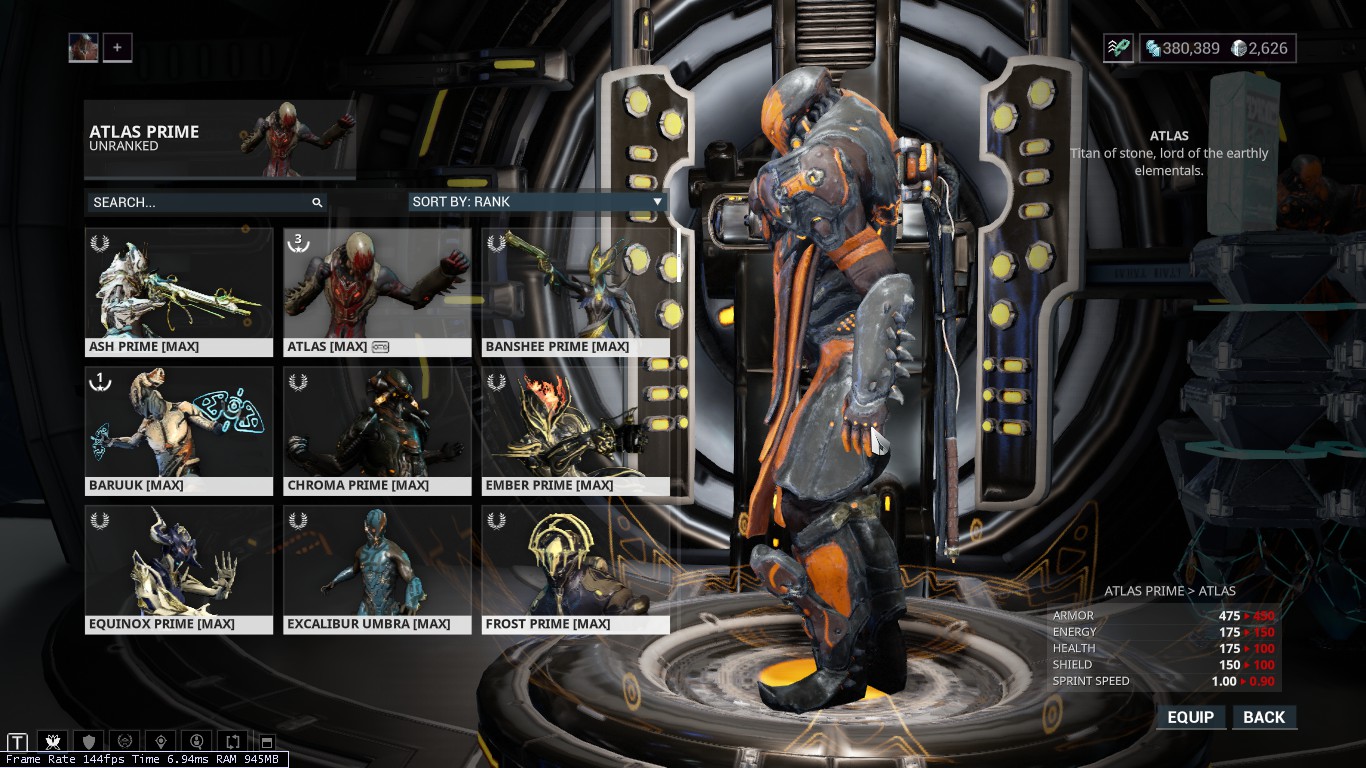Click the warframe search field
The width and height of the screenshot is (1366, 768).
click(200, 202)
